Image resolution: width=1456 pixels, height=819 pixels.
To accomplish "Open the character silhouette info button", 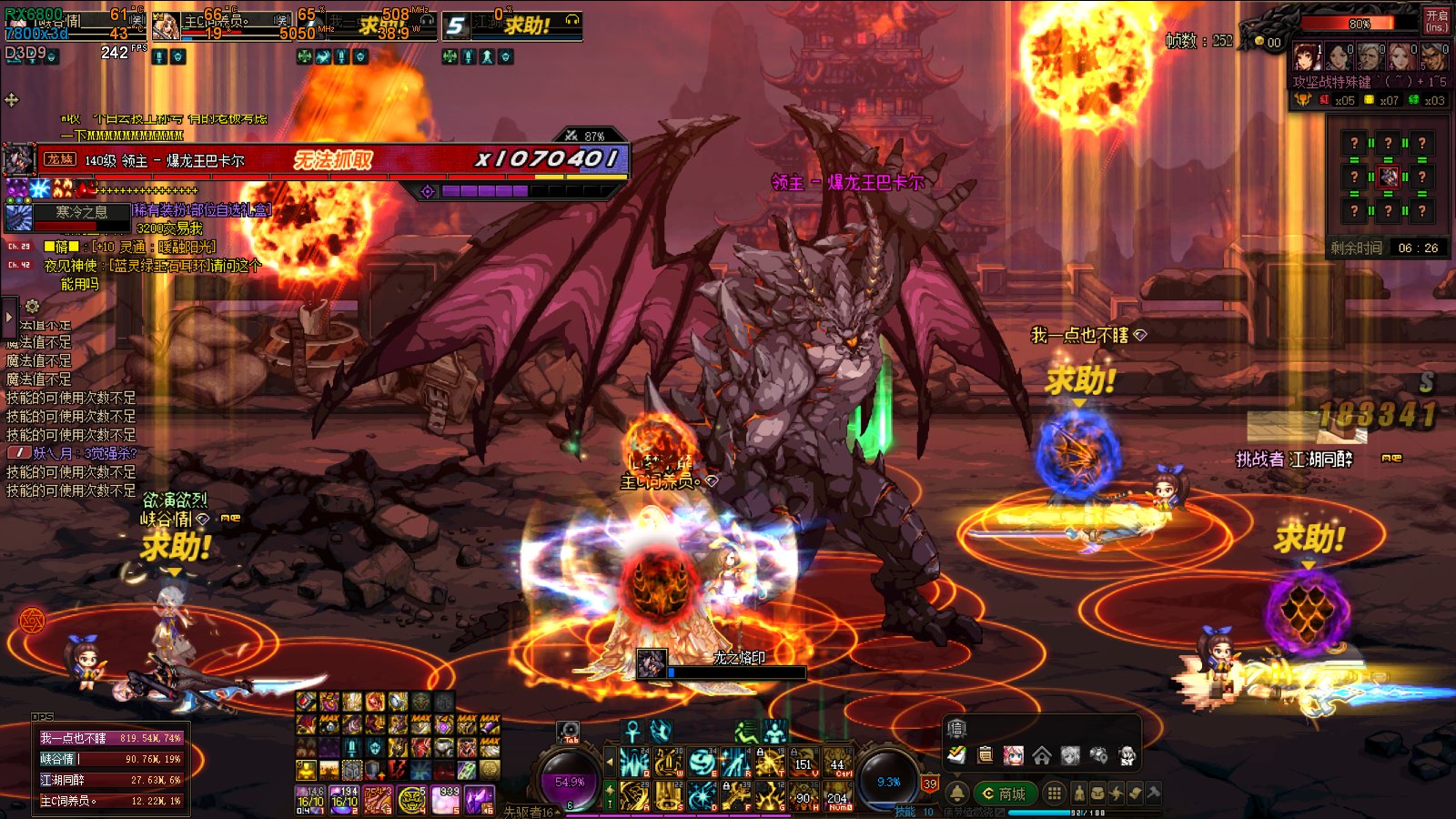I will 1079,794.
